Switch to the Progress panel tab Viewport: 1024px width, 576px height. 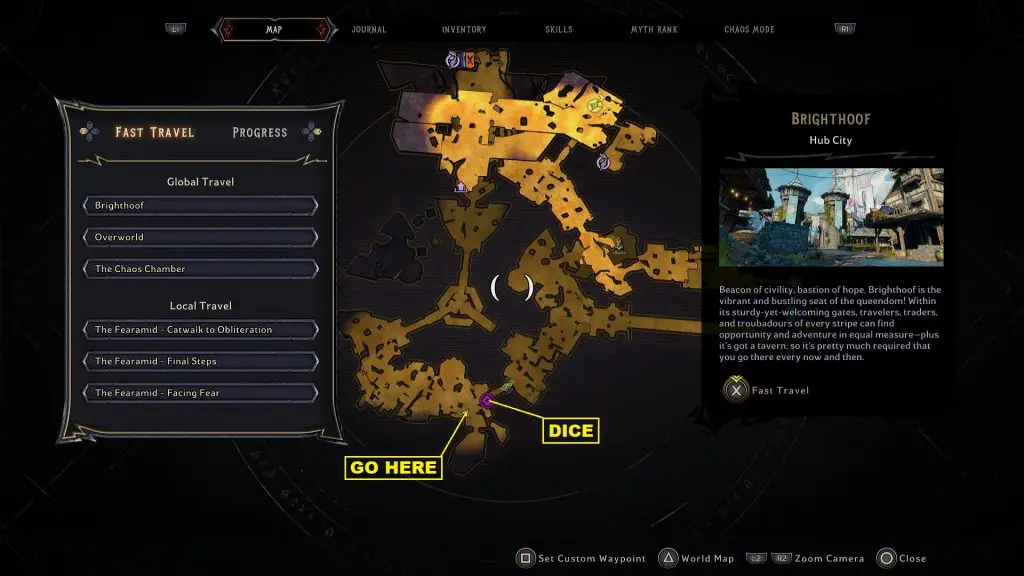tap(260, 132)
